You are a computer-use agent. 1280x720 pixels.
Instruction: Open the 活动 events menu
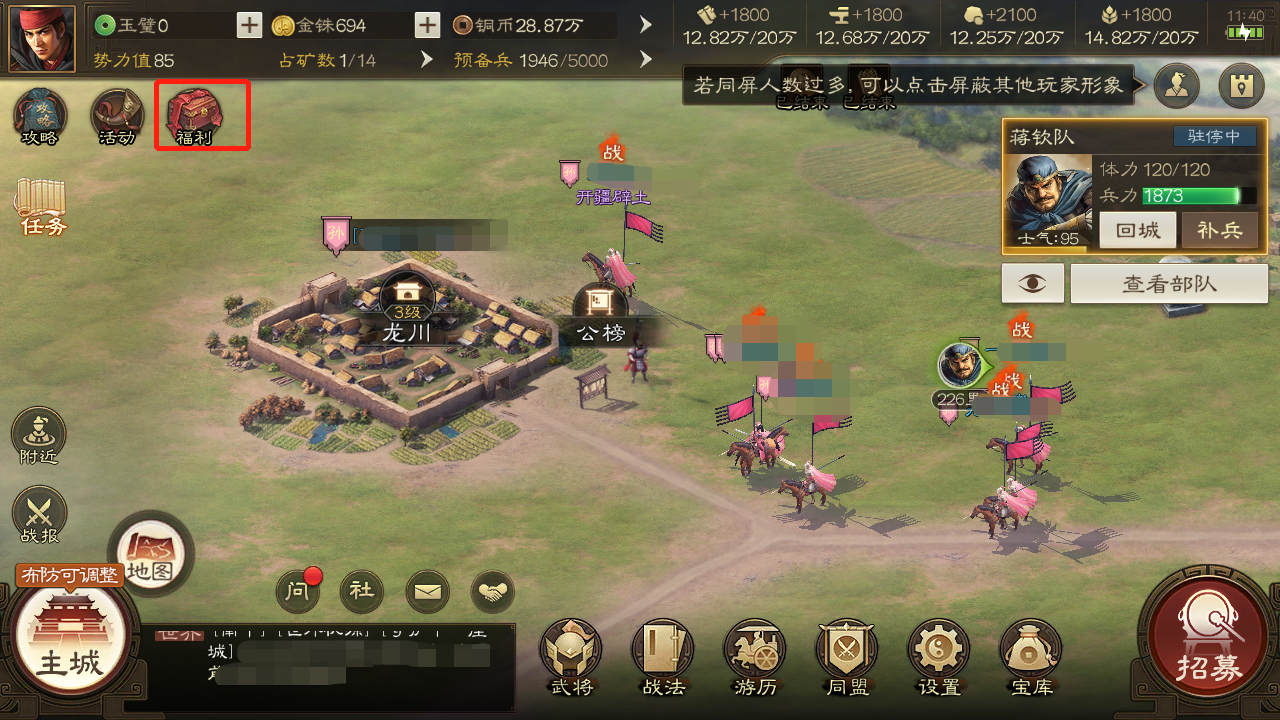tap(117, 115)
